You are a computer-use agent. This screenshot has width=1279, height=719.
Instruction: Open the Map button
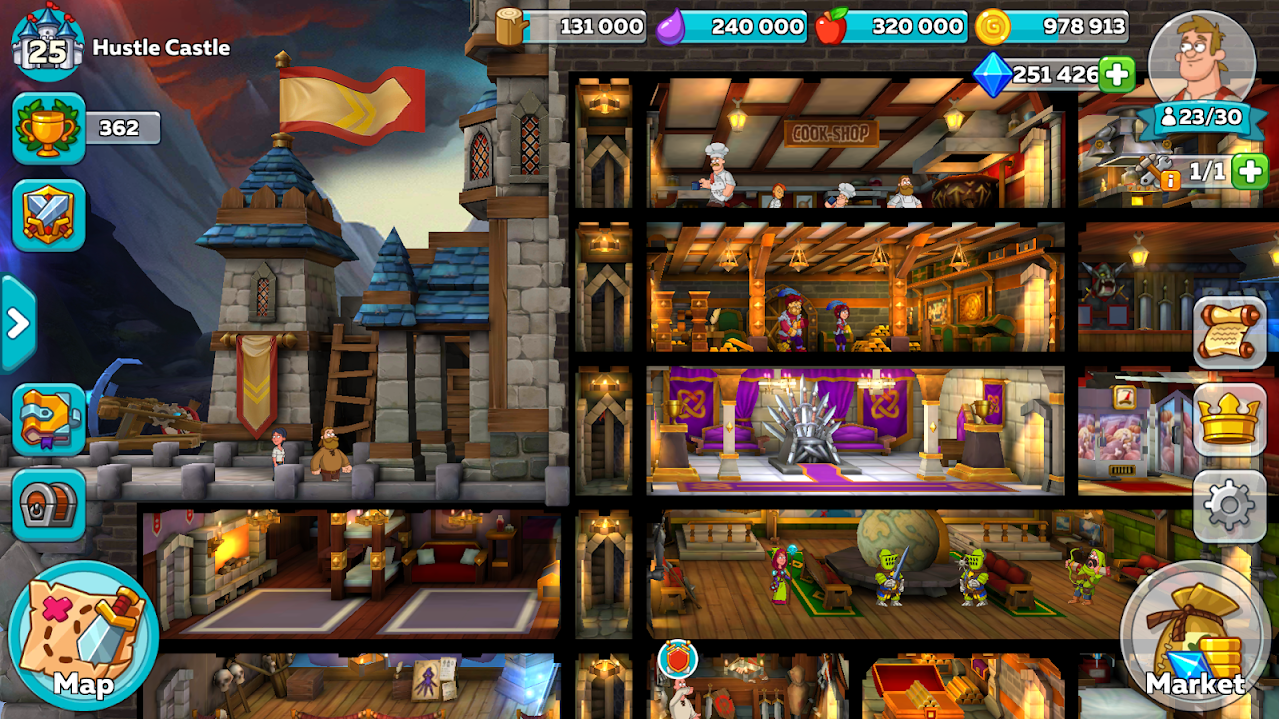click(83, 635)
